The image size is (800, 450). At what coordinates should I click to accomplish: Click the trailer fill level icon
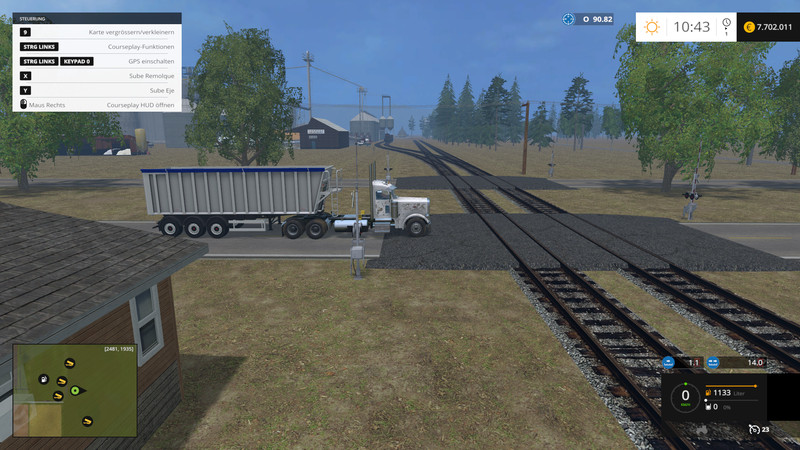tap(710, 407)
